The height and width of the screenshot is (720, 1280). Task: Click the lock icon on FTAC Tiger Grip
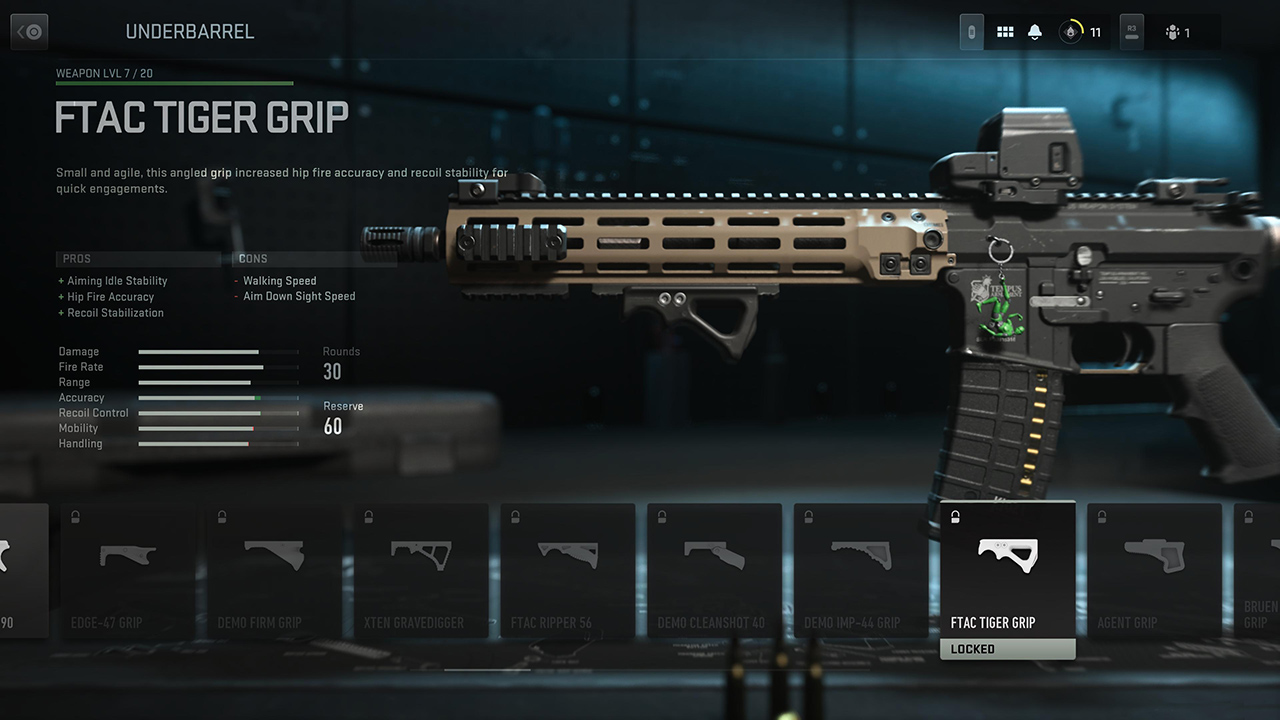[955, 517]
